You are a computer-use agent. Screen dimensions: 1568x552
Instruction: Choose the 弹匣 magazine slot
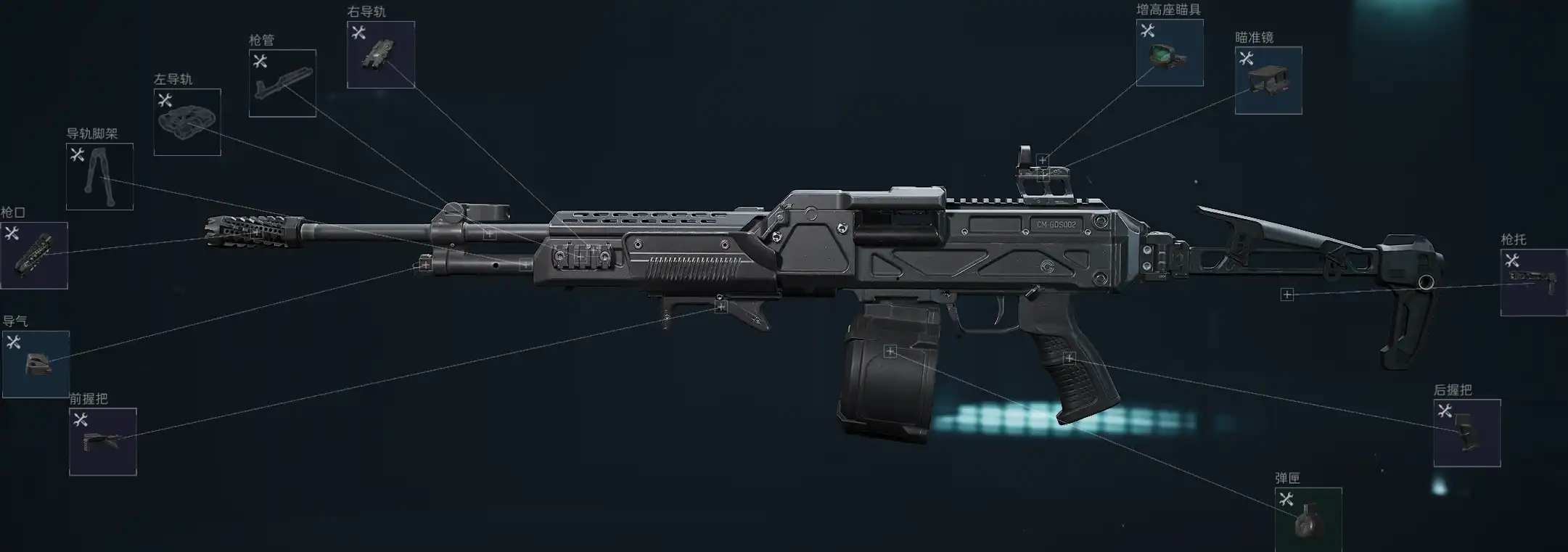click(1308, 519)
